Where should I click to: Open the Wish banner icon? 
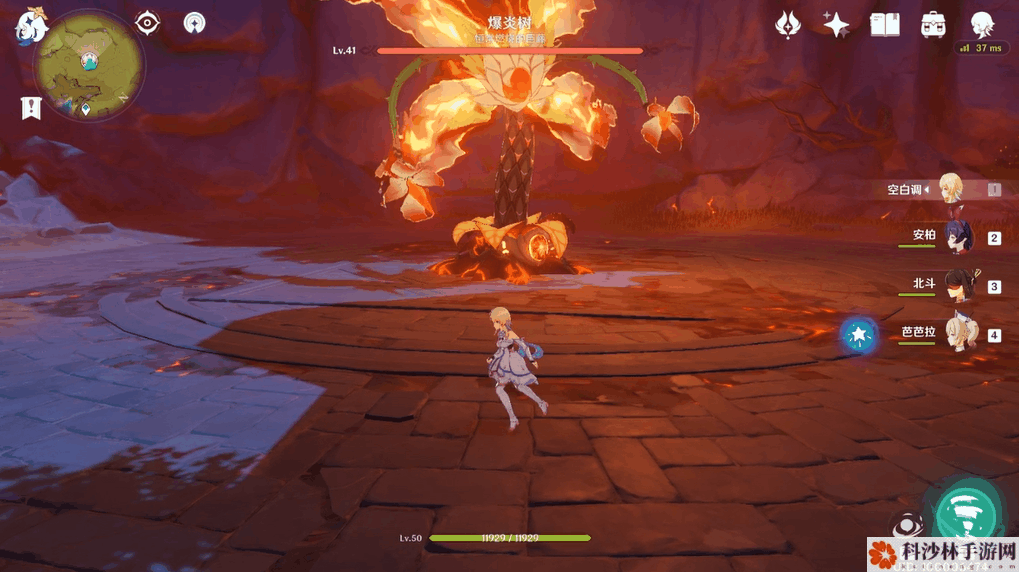pos(788,24)
